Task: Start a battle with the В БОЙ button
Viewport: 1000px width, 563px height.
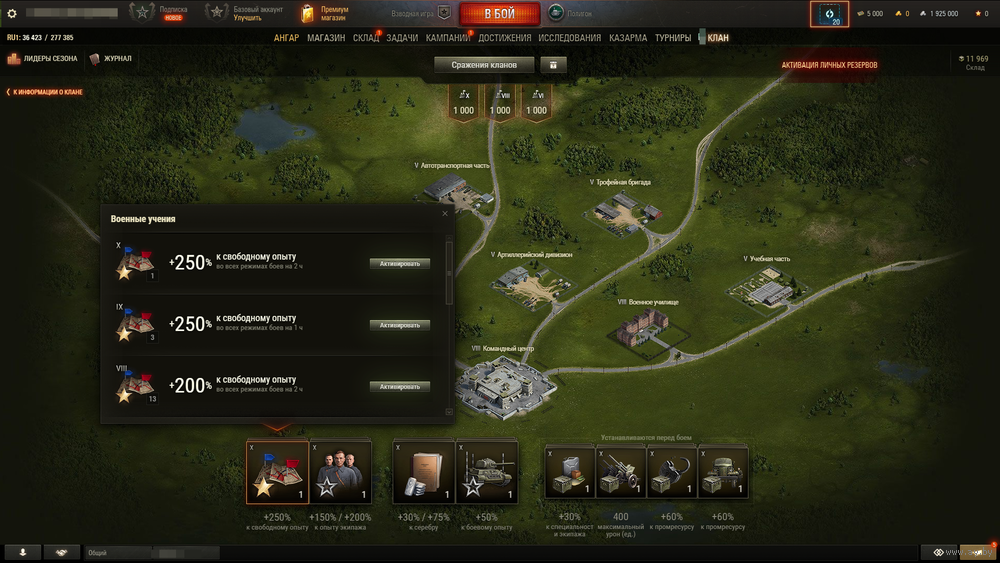Action: pyautogui.click(x=500, y=14)
